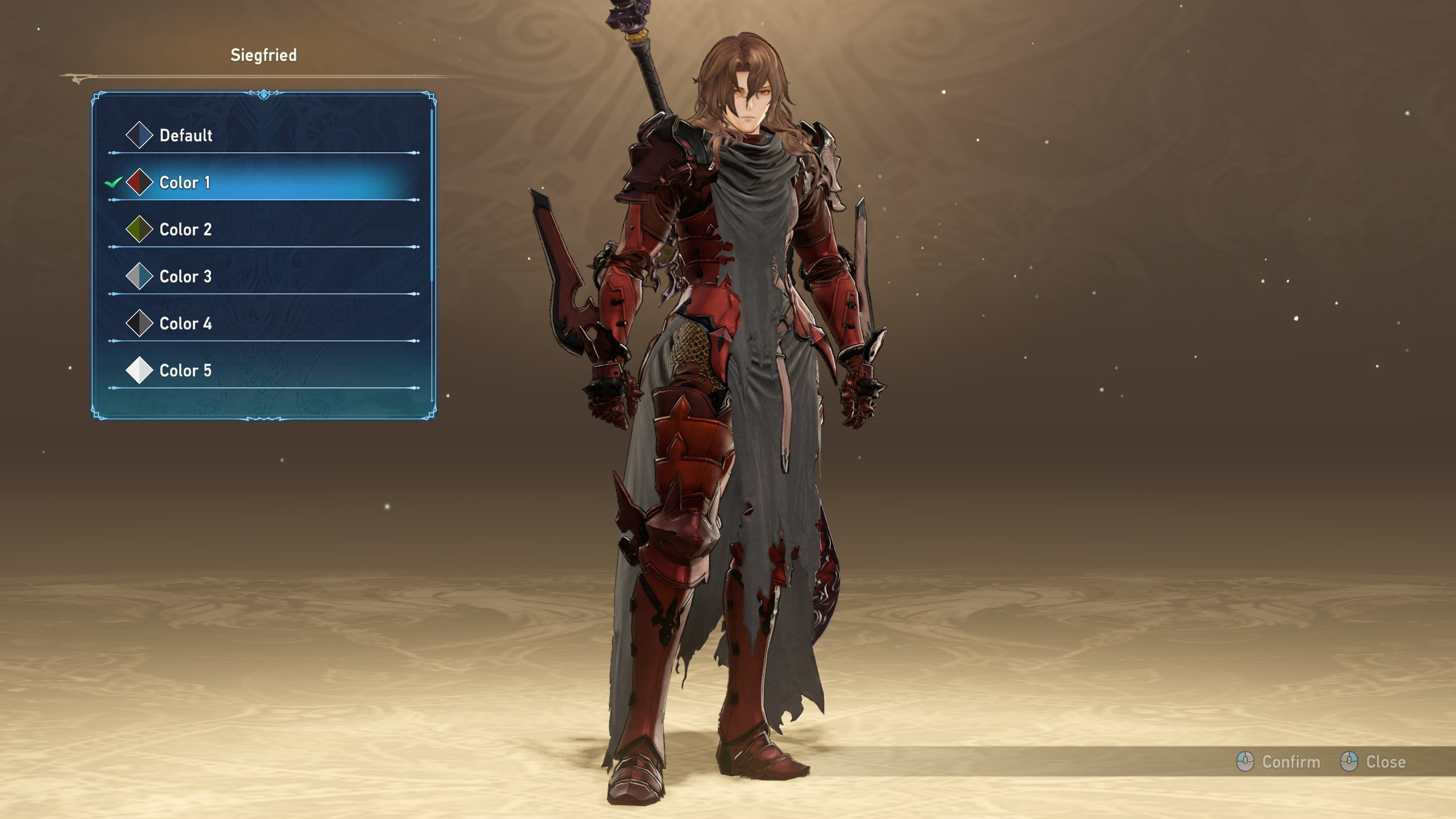The width and height of the screenshot is (1456, 819).
Task: Switch to the Color 4 dark palette
Action: coord(185,324)
